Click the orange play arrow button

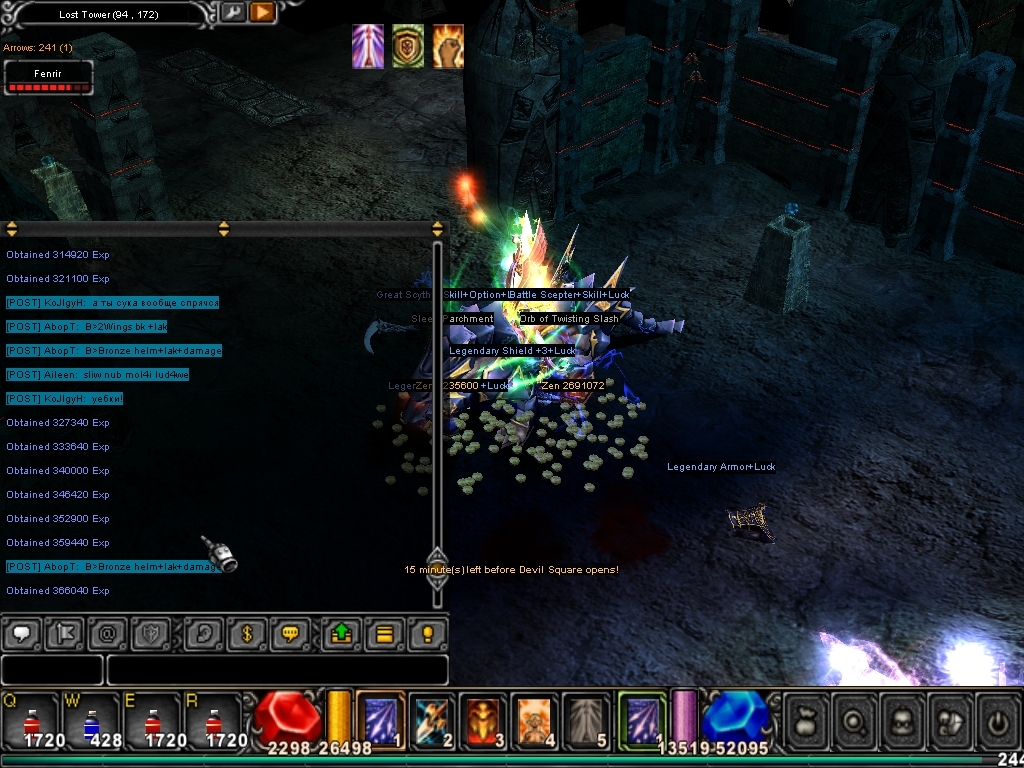(x=262, y=12)
